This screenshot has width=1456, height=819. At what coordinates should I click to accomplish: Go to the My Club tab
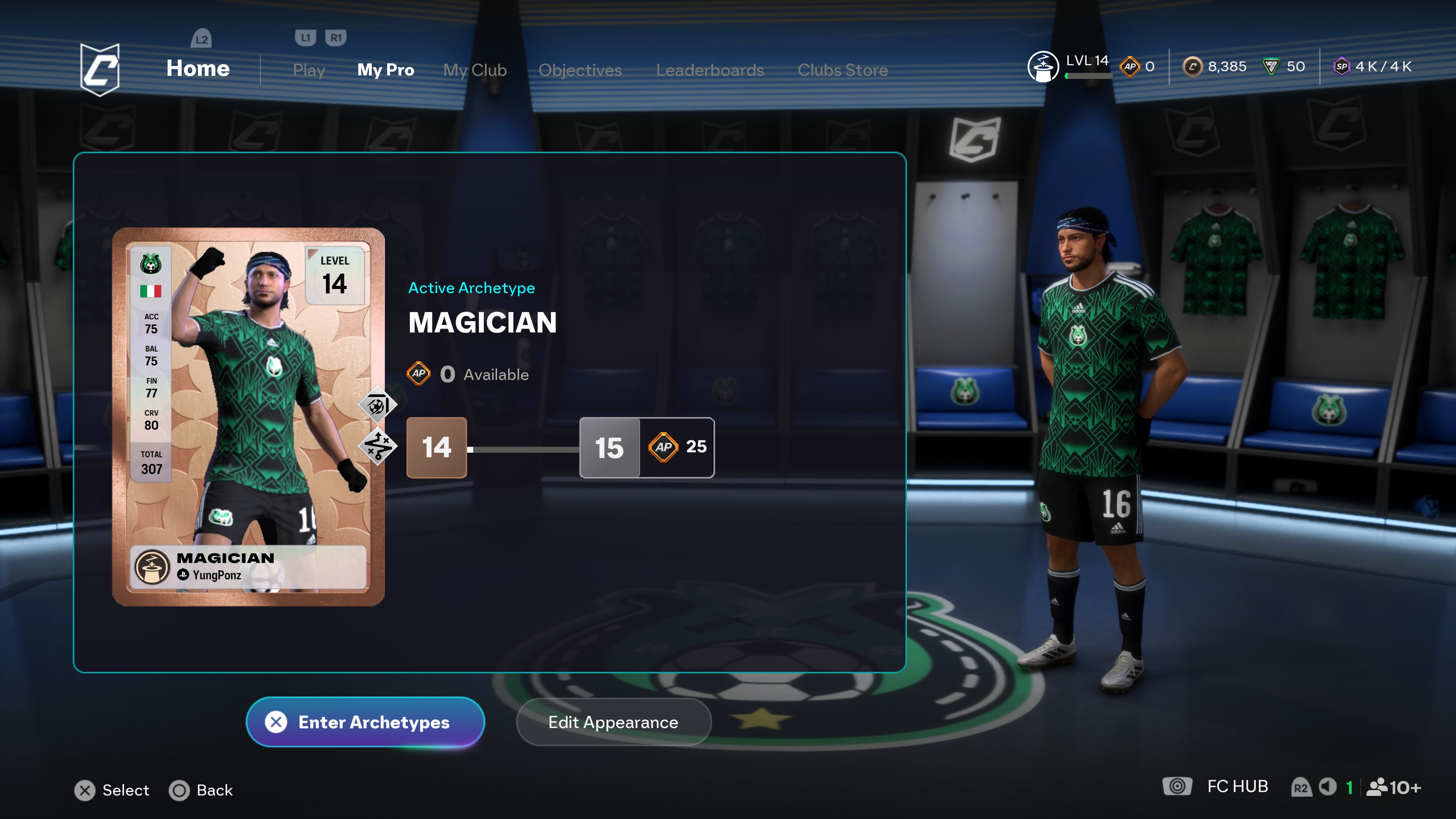point(475,70)
